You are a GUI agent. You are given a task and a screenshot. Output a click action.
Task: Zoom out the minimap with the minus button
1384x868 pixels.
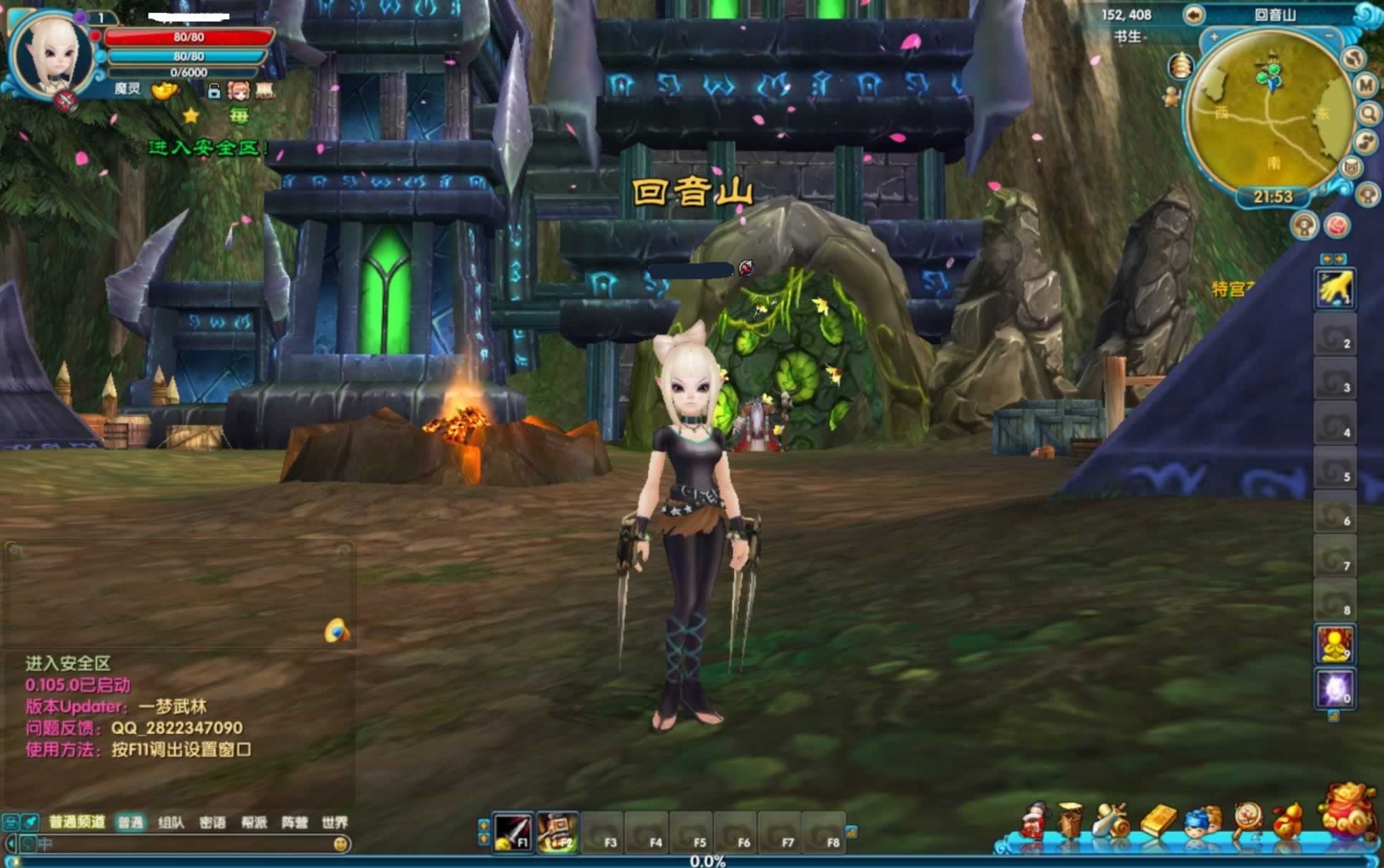click(1328, 37)
